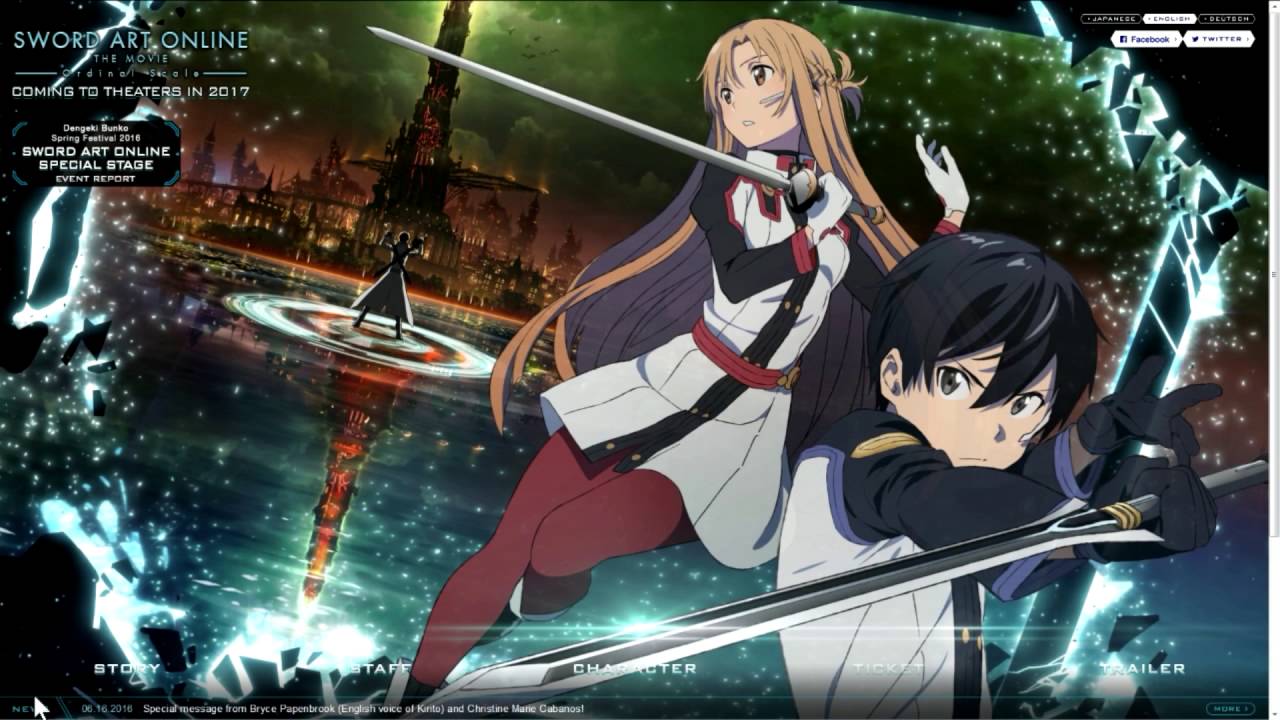Screen dimensions: 1280x720
Task: Select the English language option
Action: click(x=1169, y=18)
